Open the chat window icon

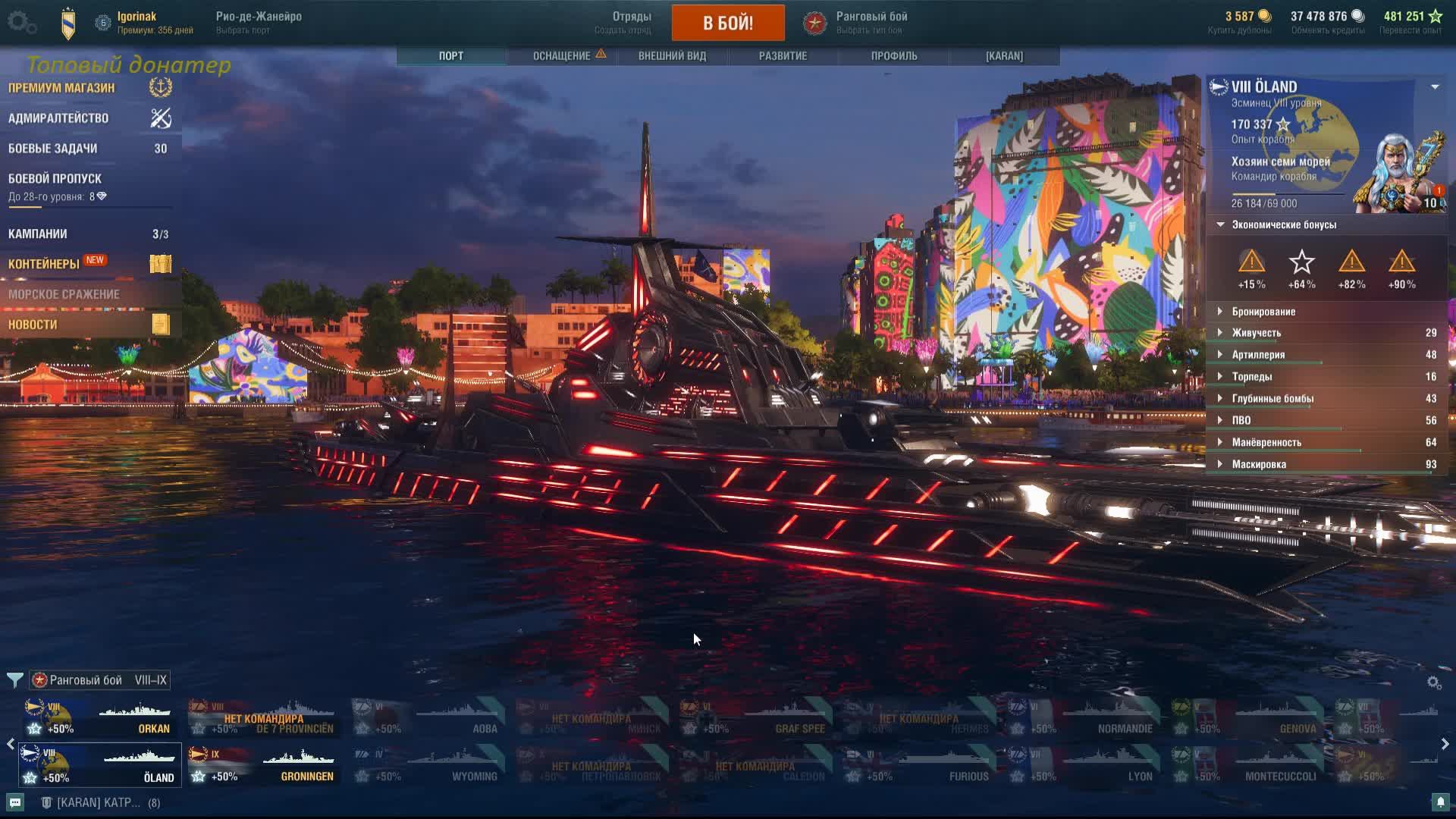(x=15, y=802)
